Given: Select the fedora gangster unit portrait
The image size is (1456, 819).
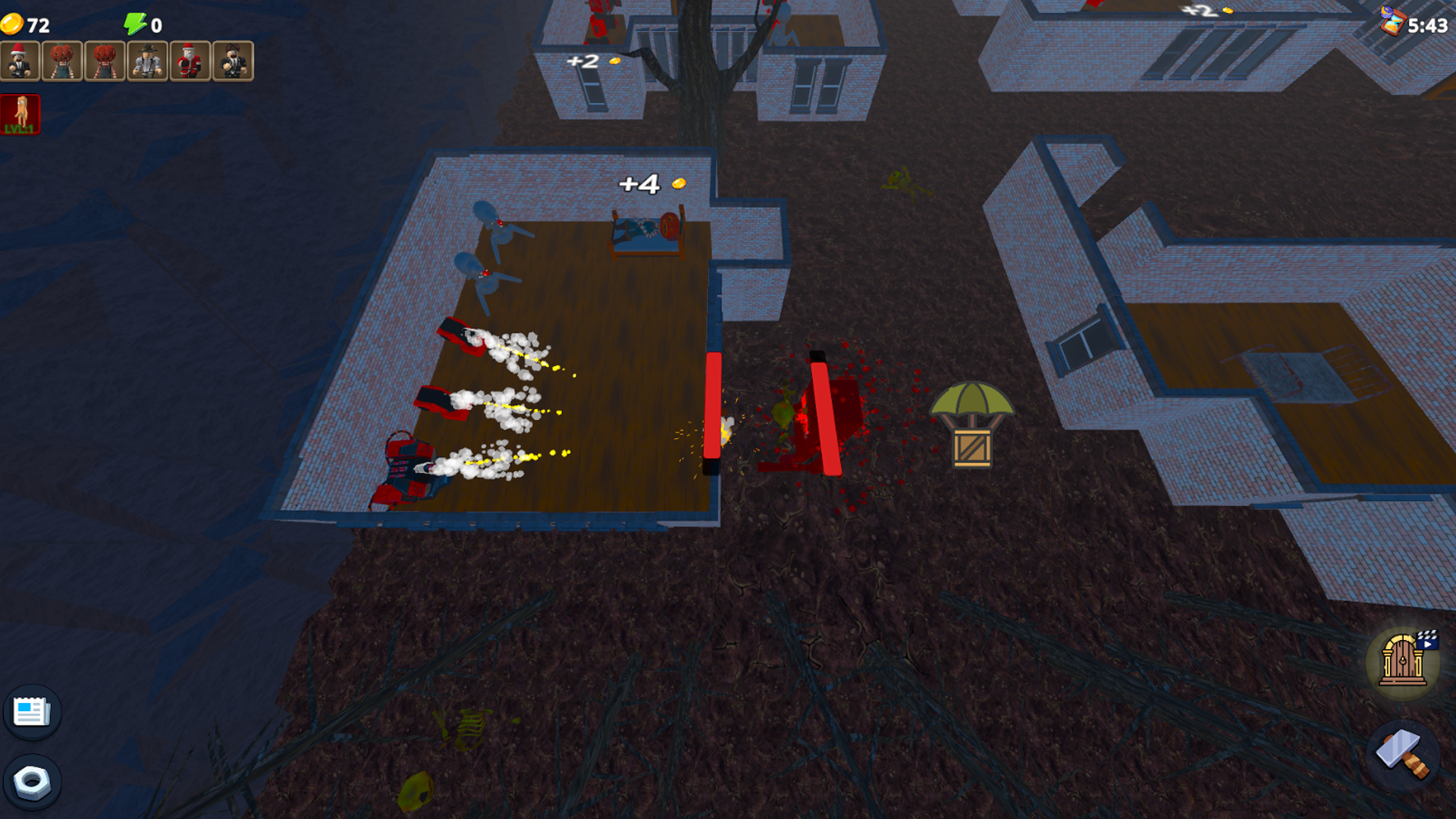Looking at the screenshot, I should tap(148, 61).
